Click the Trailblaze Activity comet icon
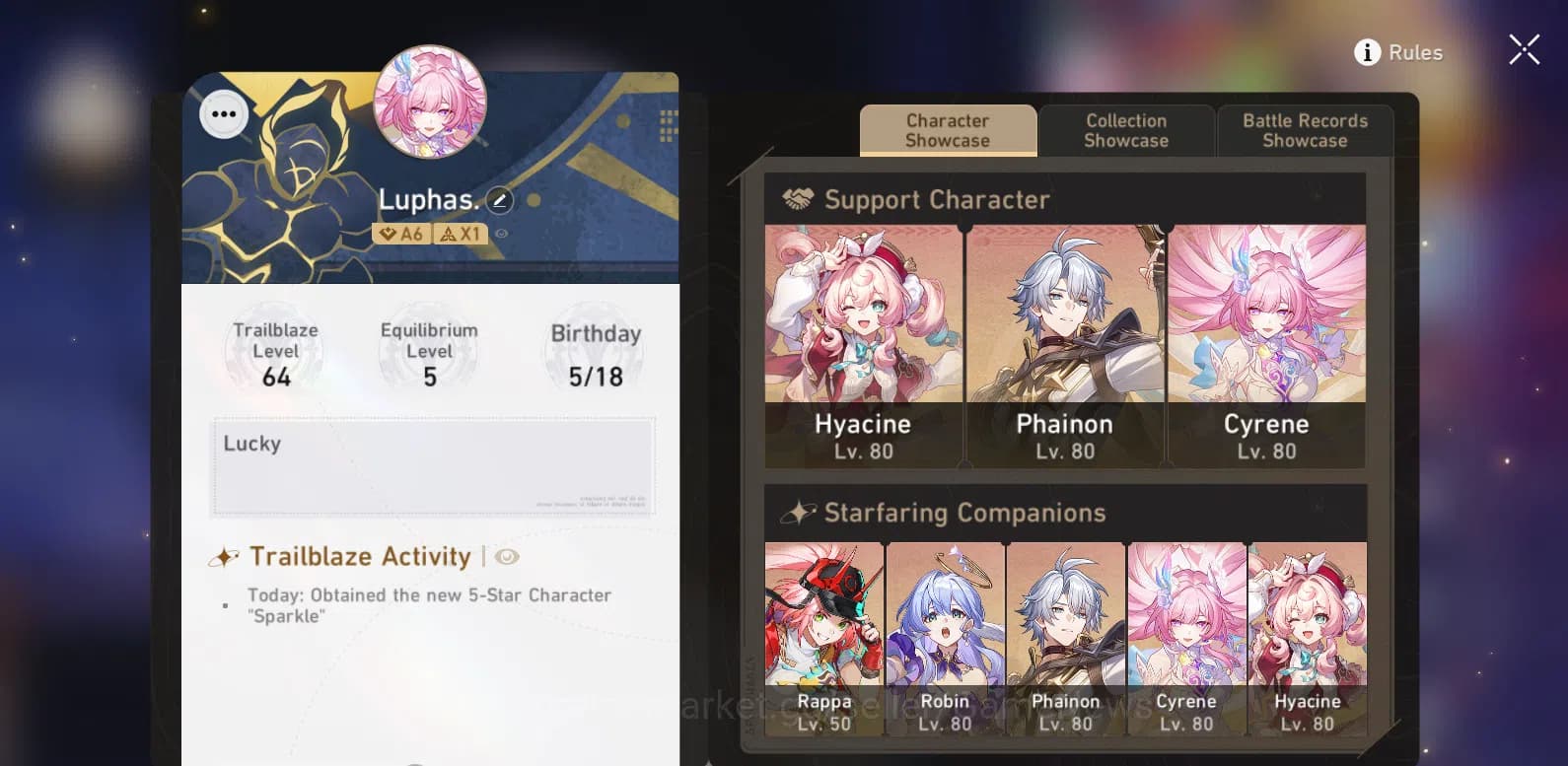 (226, 556)
